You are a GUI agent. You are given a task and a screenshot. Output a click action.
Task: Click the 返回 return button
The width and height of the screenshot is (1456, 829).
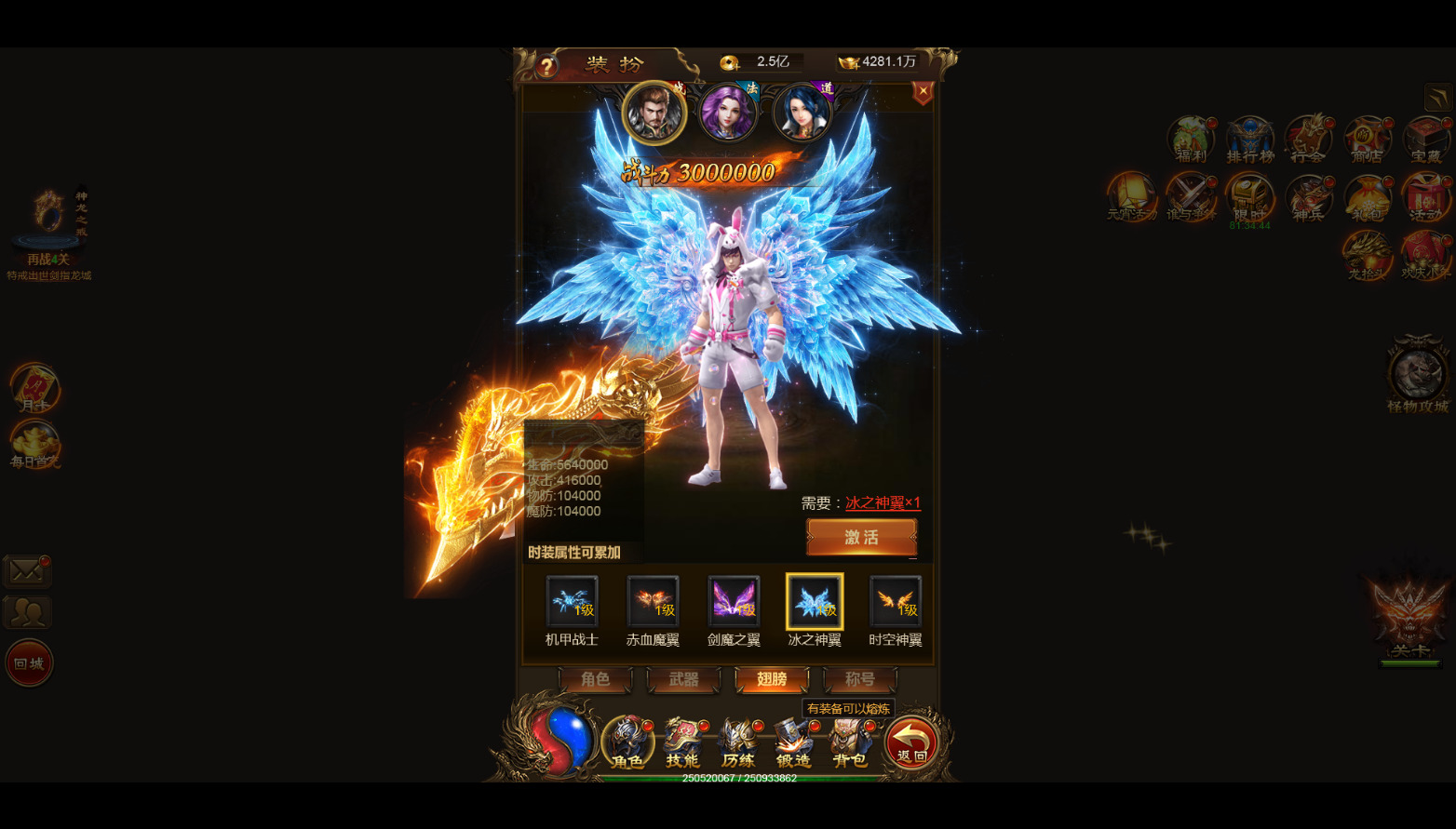(x=911, y=743)
